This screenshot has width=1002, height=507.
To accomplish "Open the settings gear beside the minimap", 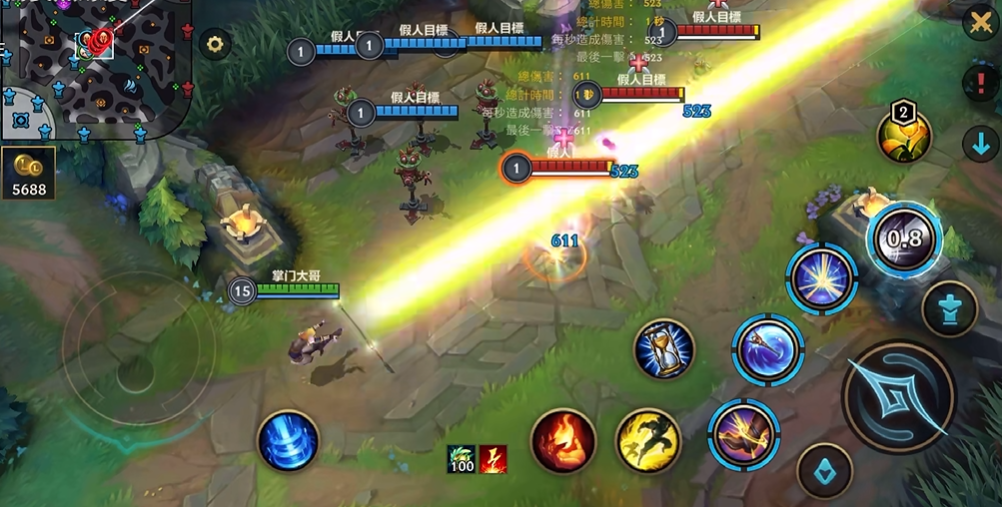I will click(x=215, y=44).
